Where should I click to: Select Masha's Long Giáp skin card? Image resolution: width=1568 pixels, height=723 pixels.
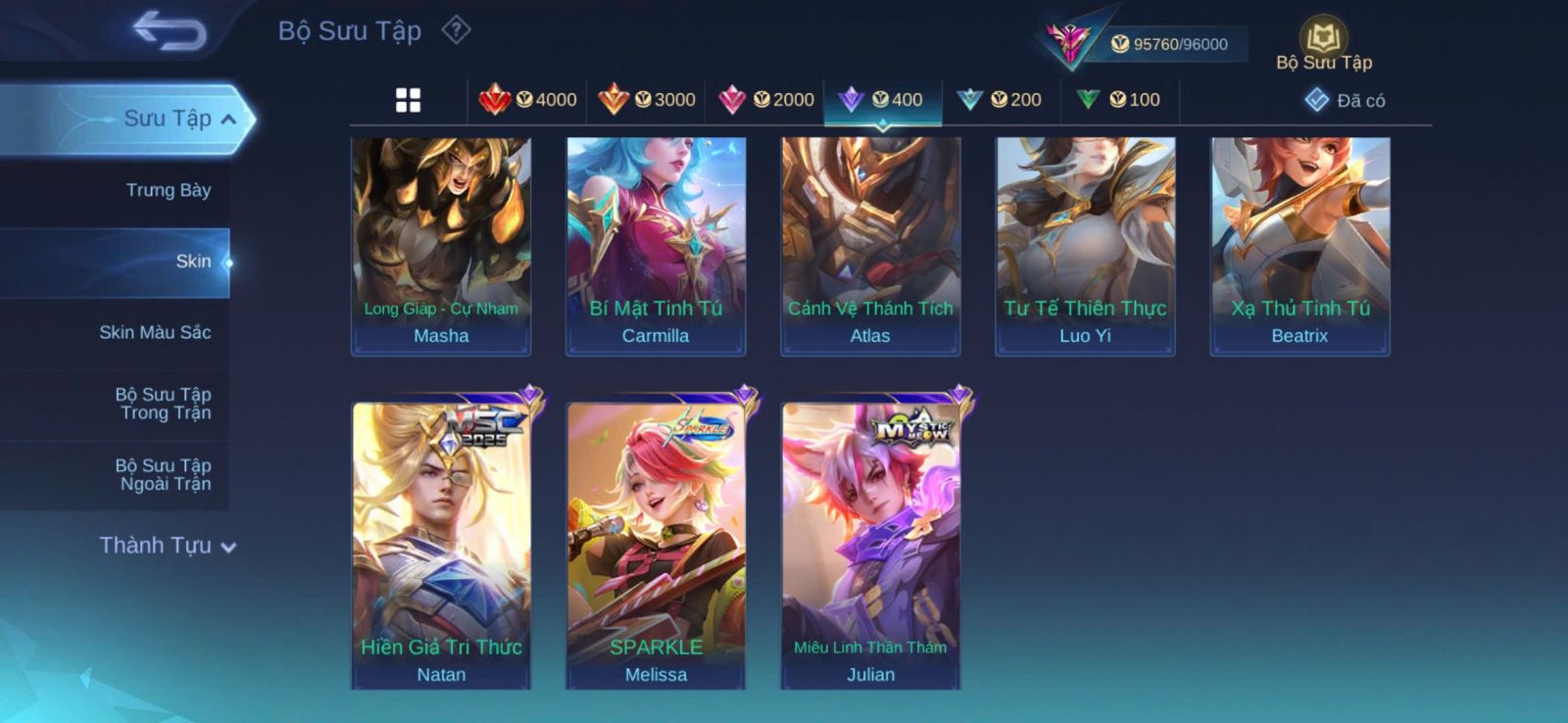441,245
